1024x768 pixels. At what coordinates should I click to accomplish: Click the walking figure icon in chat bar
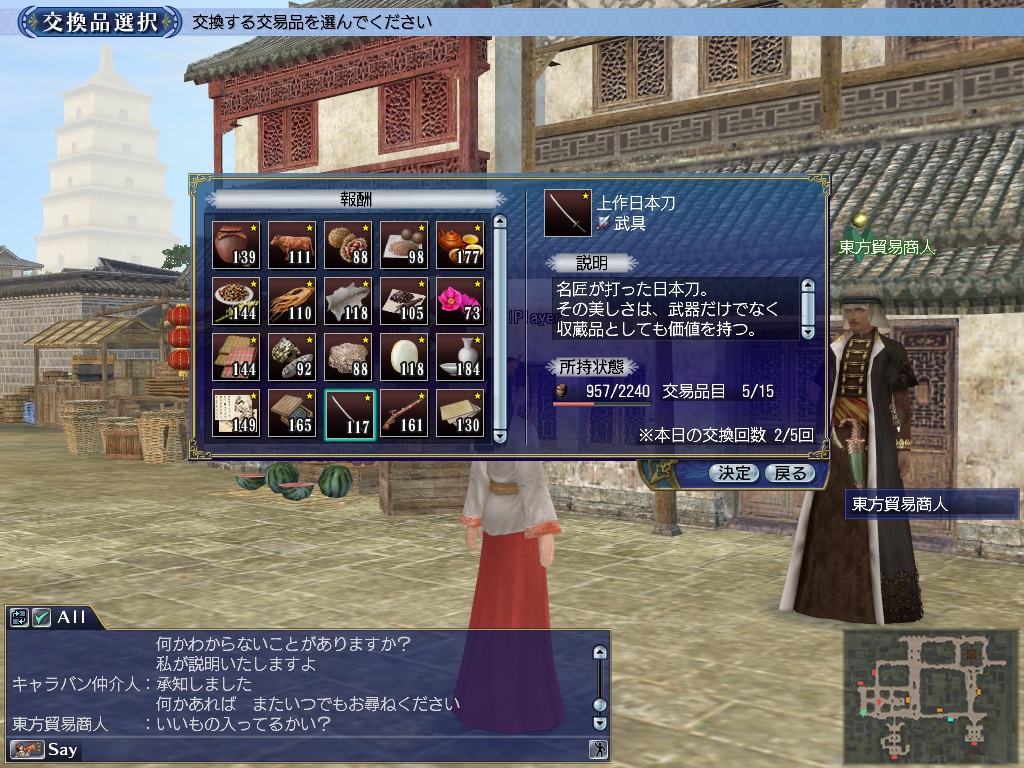(x=598, y=749)
